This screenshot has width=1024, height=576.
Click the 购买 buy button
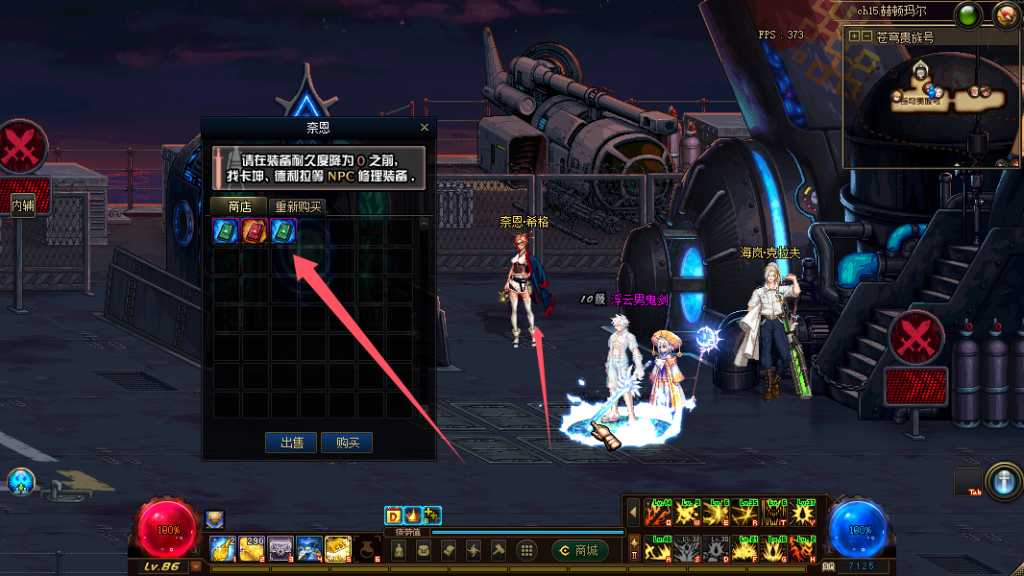click(x=347, y=442)
